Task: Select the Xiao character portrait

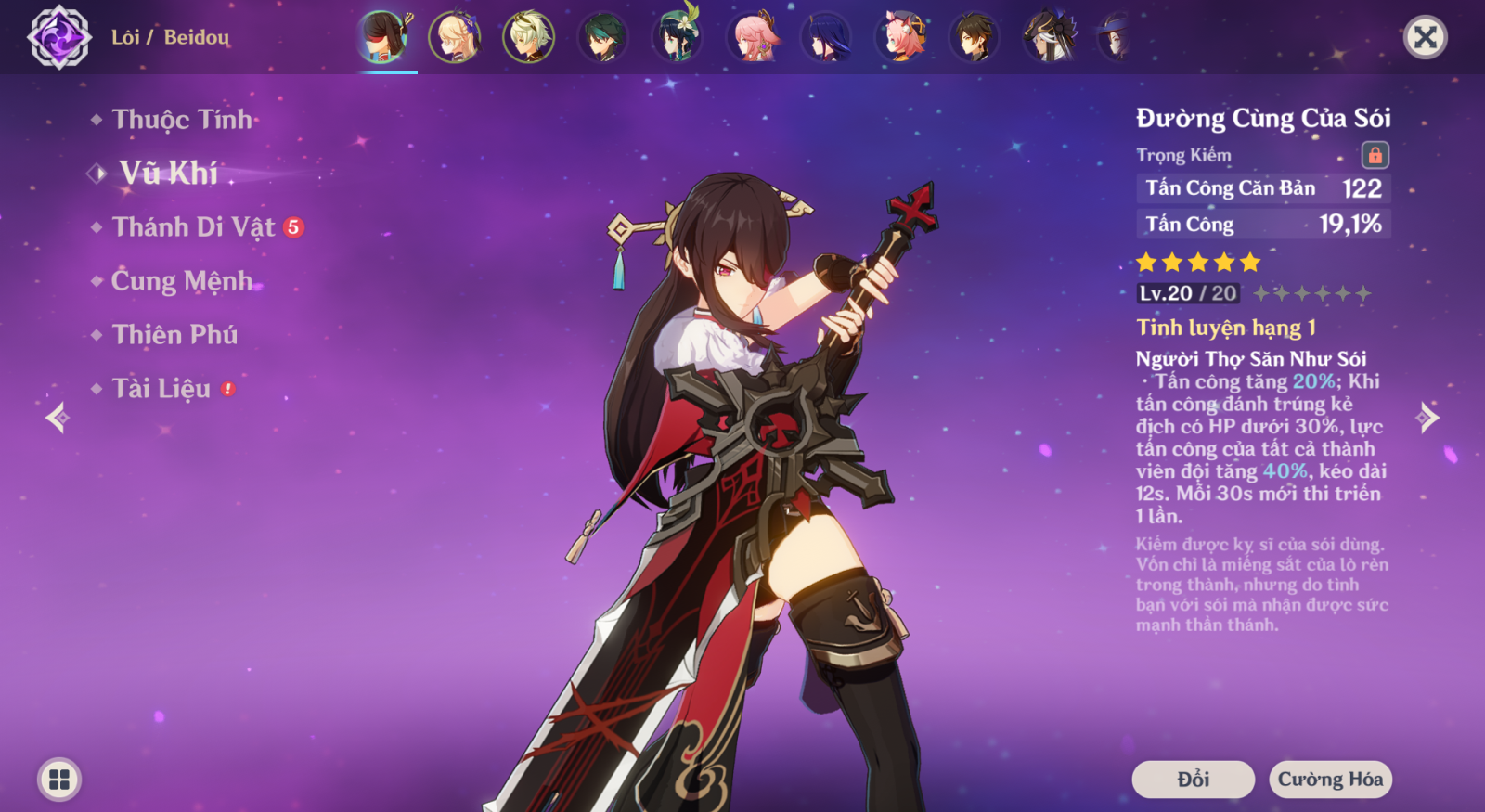Action: 603,38
